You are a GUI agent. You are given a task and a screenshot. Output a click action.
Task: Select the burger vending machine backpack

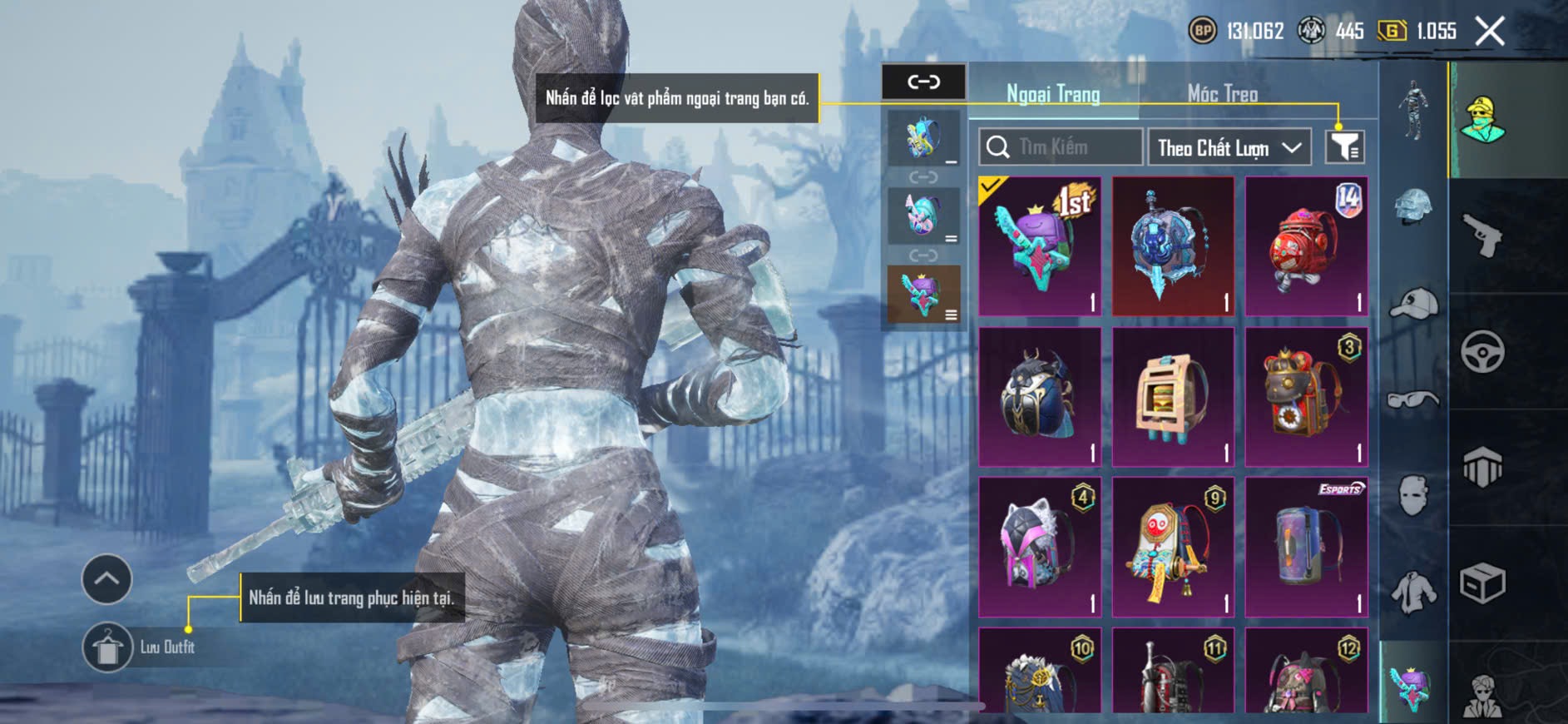click(x=1173, y=397)
